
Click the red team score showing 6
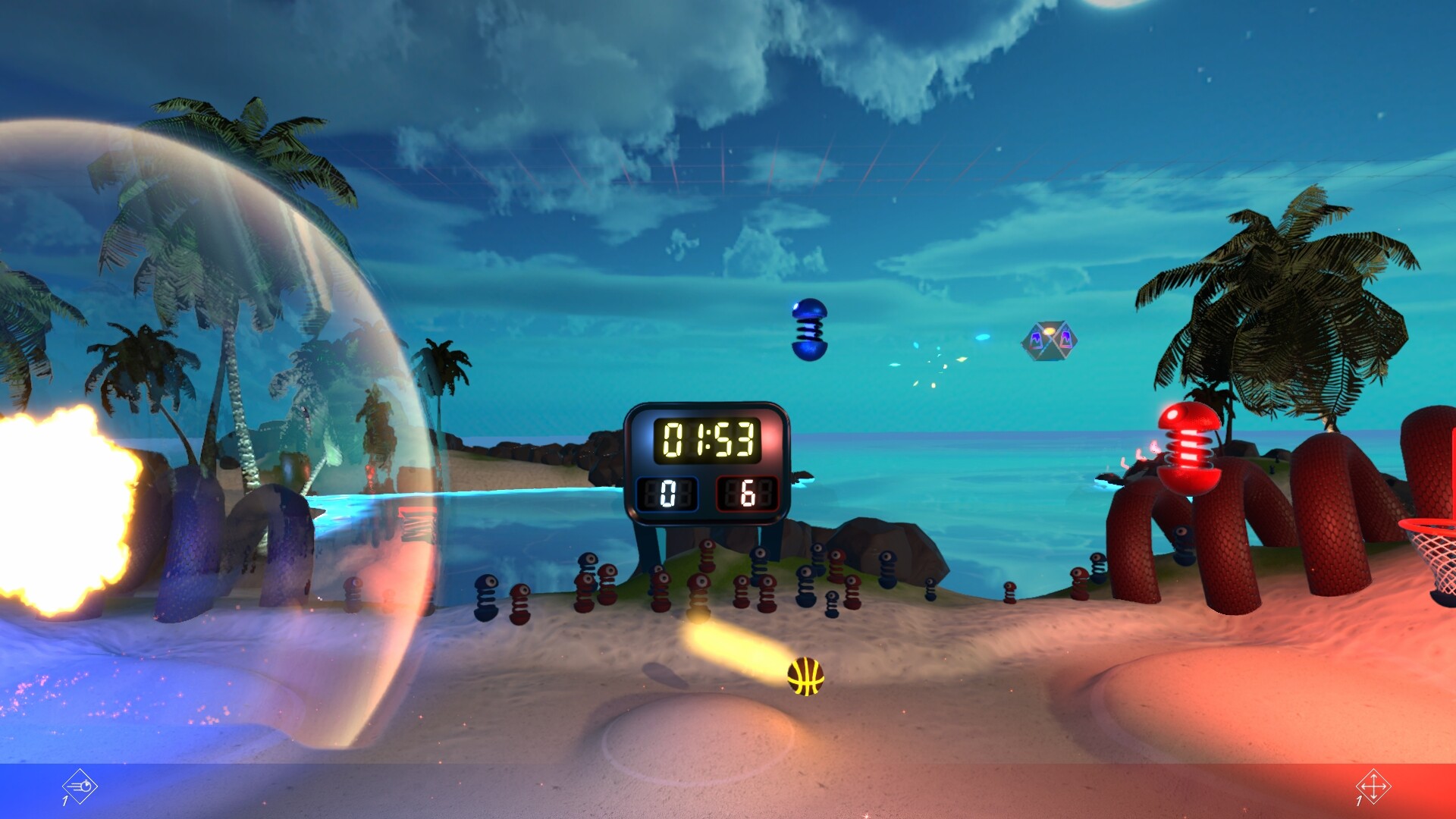(747, 494)
